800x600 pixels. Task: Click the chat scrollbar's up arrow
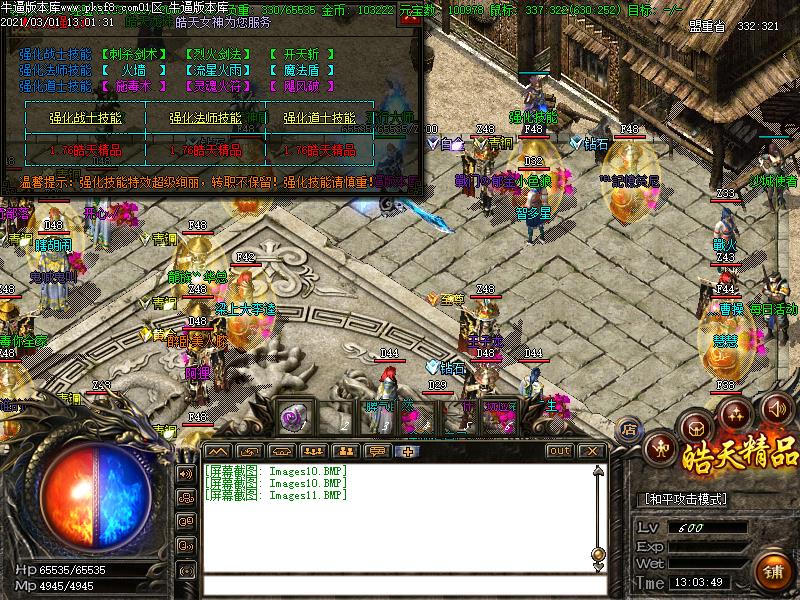point(598,471)
